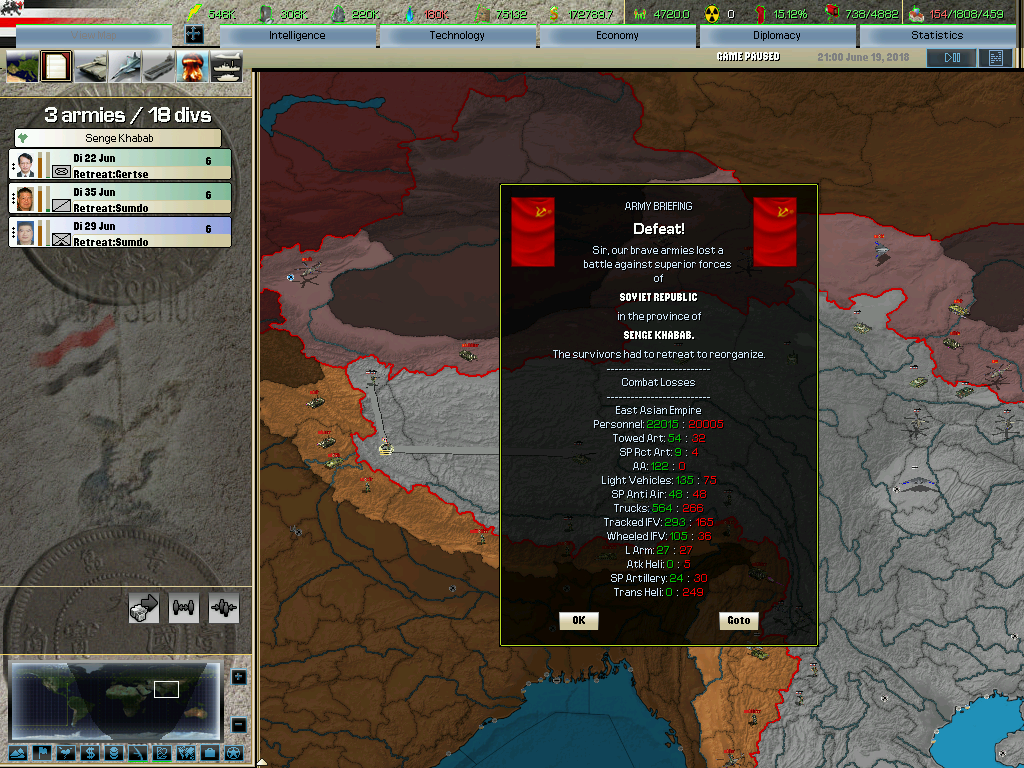
Task: Select the Di 35 Jun army row
Action: pos(120,198)
